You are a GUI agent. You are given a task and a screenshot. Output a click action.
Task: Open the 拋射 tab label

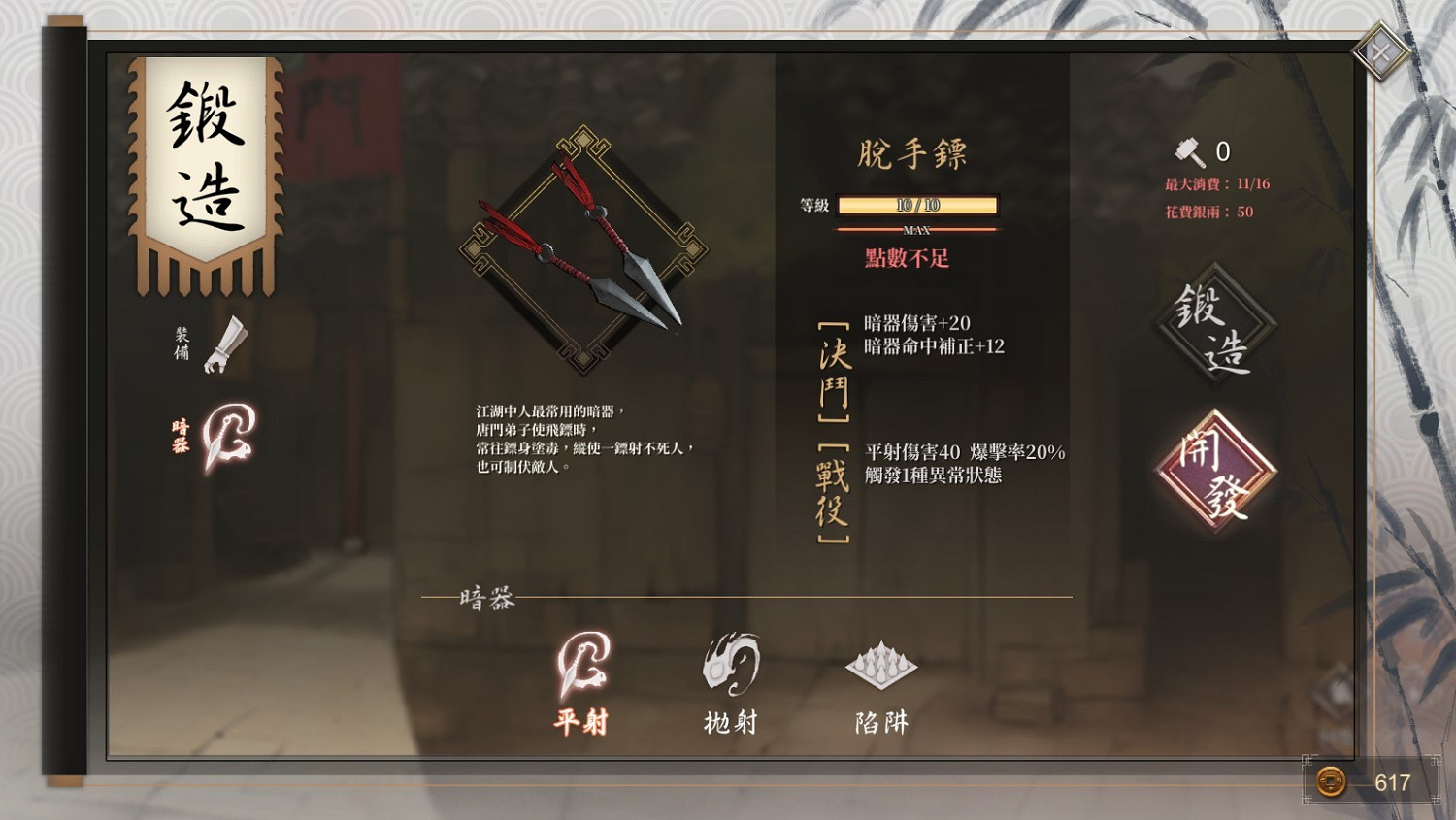(x=729, y=722)
